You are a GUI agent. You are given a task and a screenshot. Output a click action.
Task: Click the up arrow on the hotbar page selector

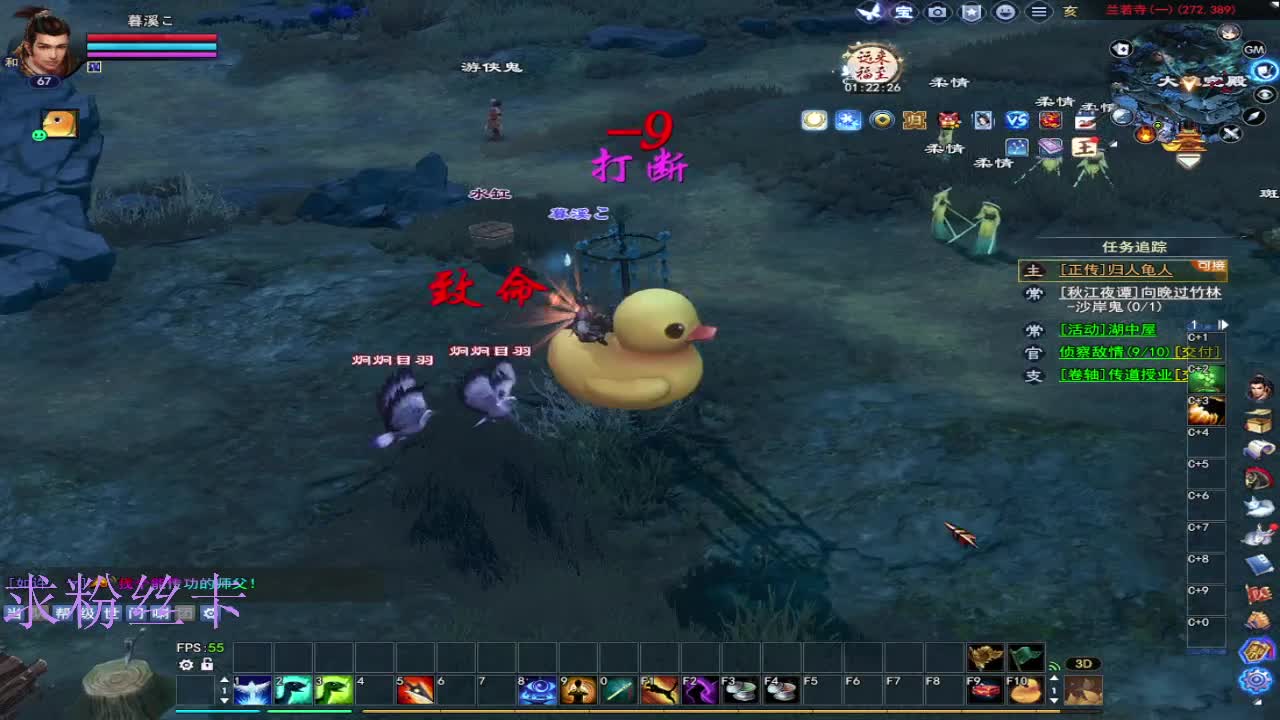[x=225, y=679]
